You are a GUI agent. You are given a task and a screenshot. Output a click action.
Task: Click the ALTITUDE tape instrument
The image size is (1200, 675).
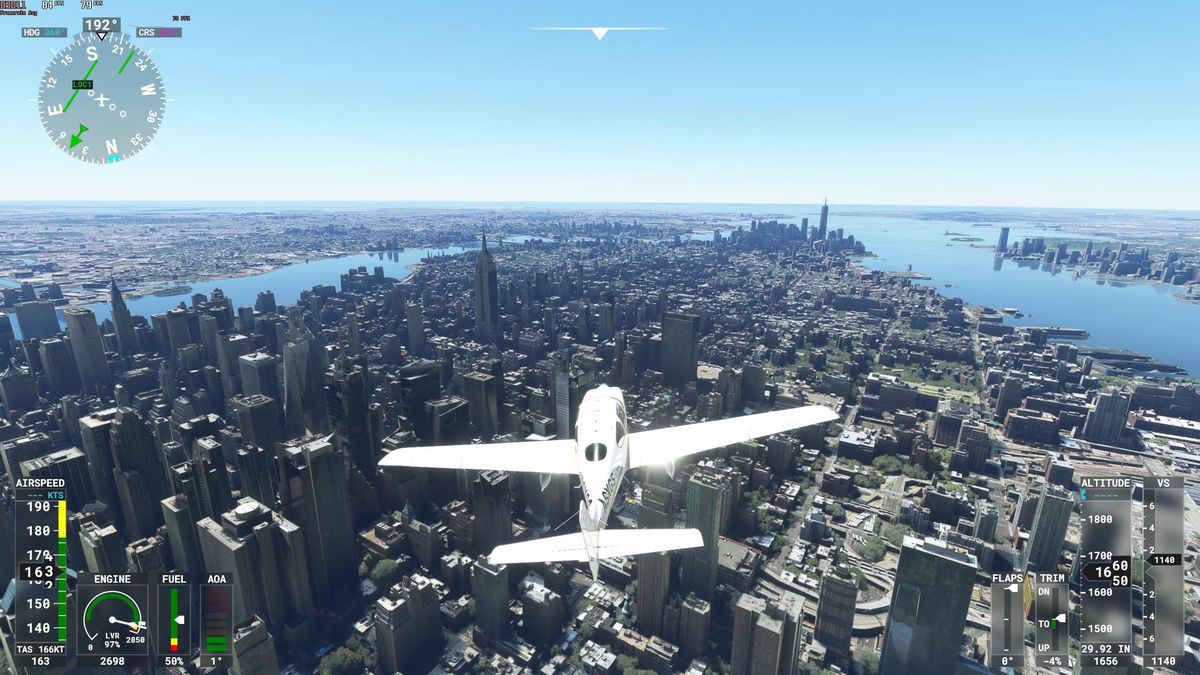point(1105,563)
